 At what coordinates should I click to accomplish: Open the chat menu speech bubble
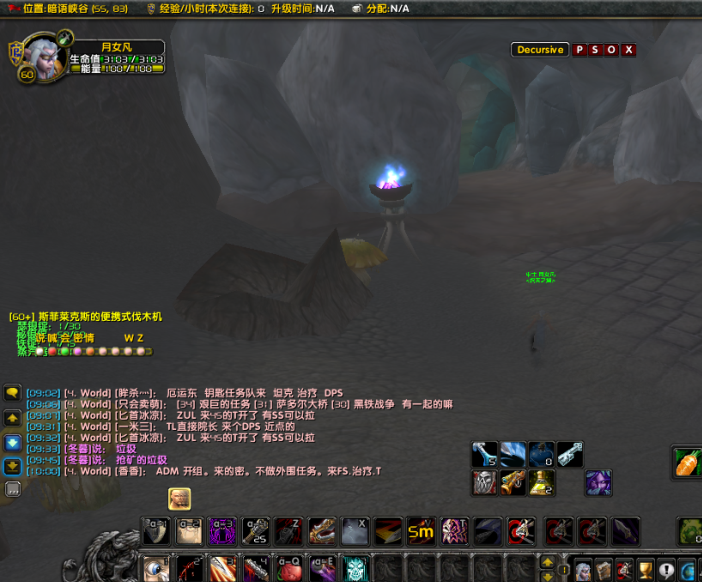[13, 393]
